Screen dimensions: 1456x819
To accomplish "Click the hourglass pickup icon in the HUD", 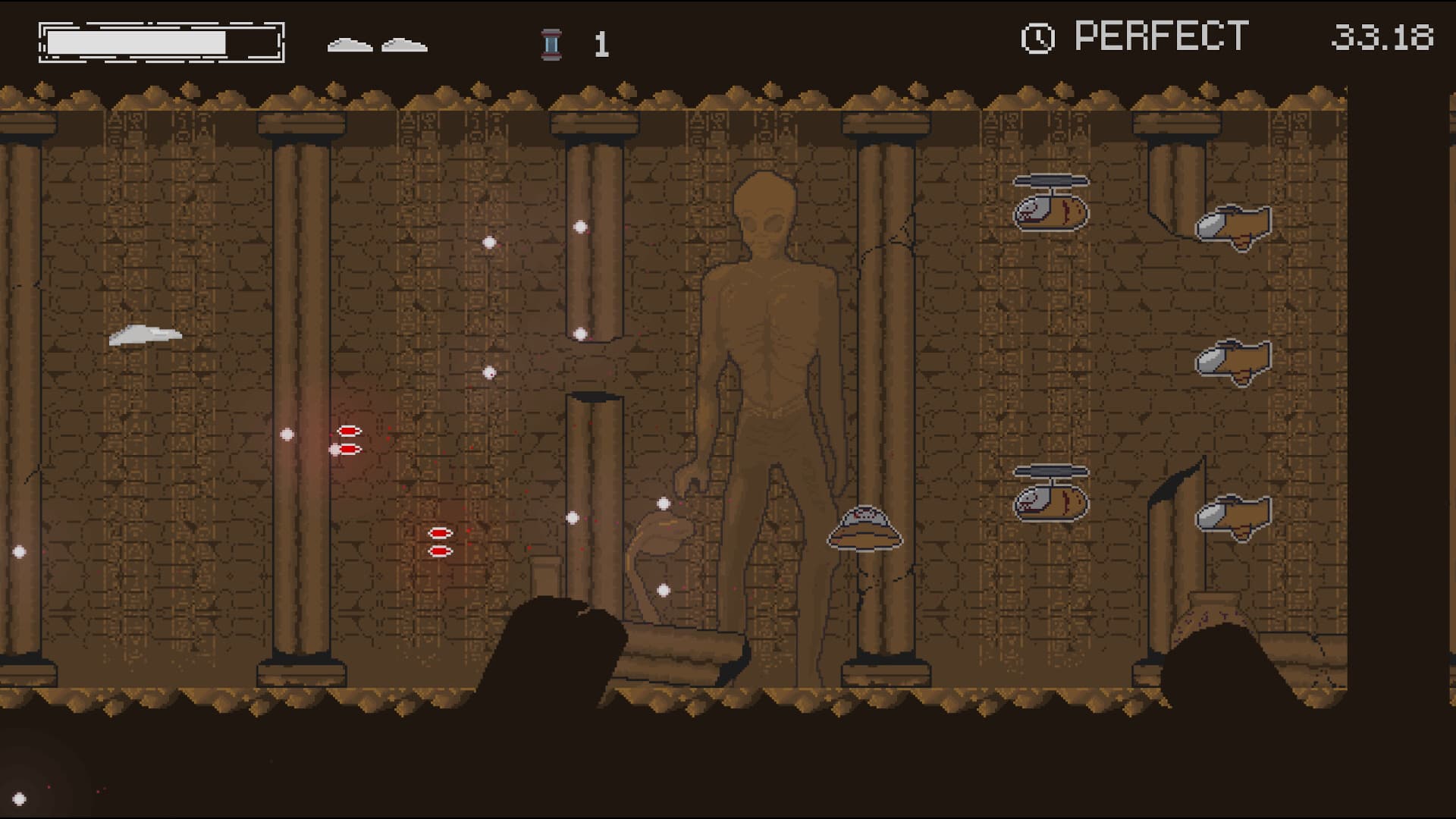I will point(549,43).
